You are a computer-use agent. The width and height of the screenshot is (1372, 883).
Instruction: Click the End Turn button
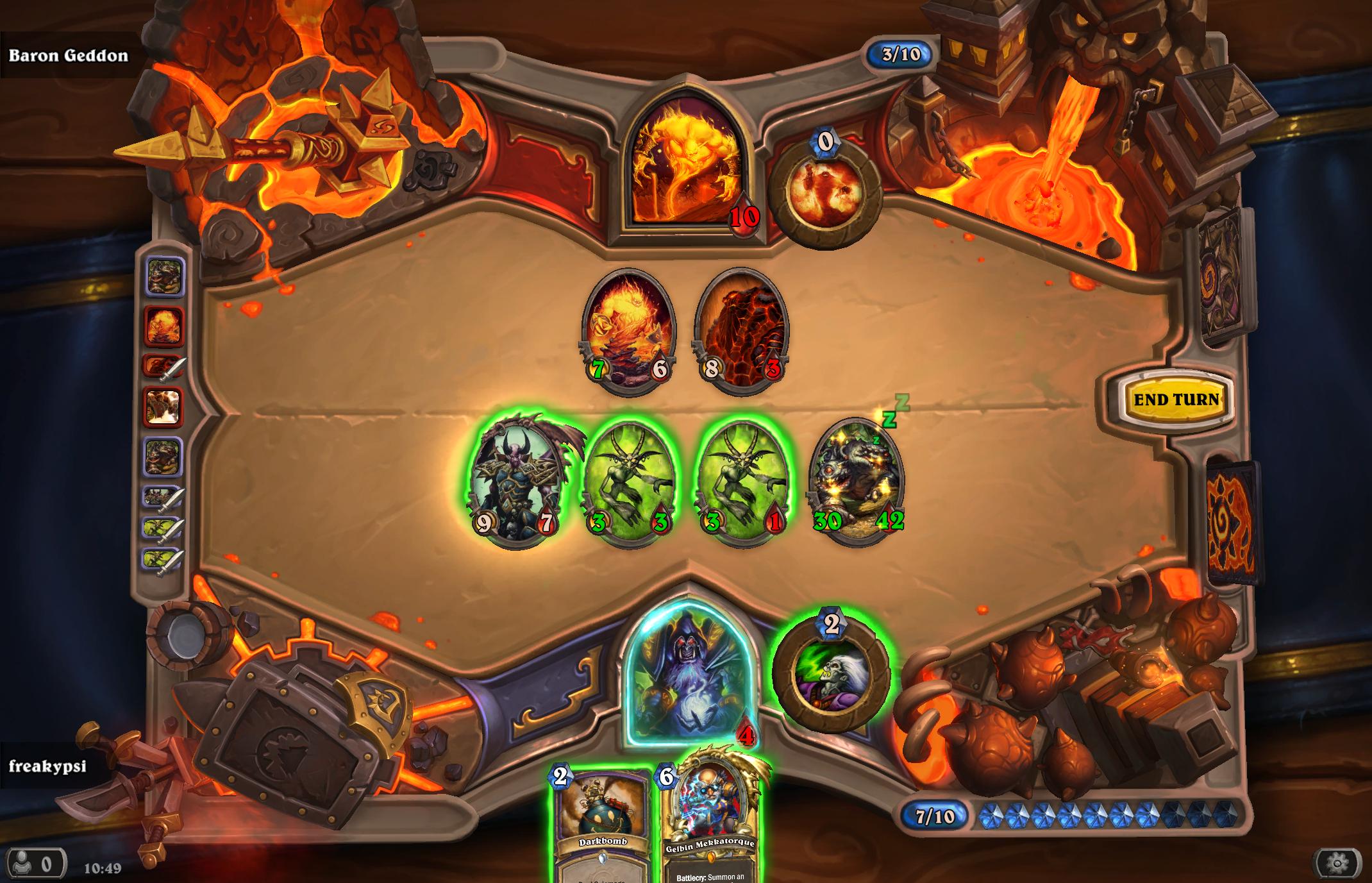click(1176, 399)
